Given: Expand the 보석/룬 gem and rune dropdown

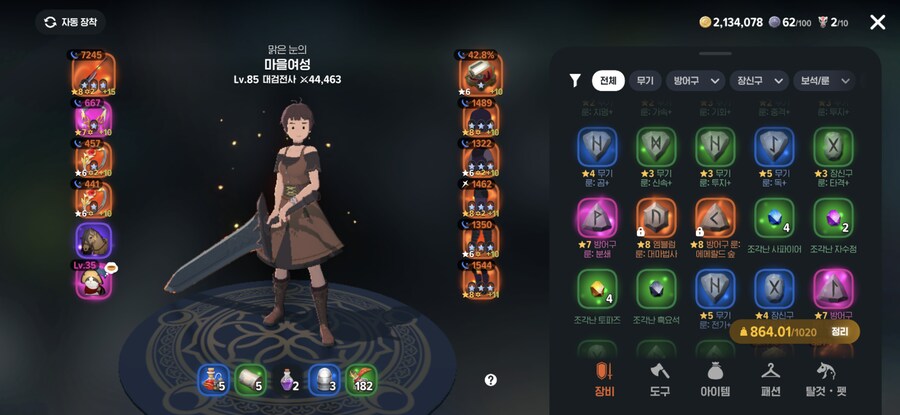Looking at the screenshot, I should [824, 81].
